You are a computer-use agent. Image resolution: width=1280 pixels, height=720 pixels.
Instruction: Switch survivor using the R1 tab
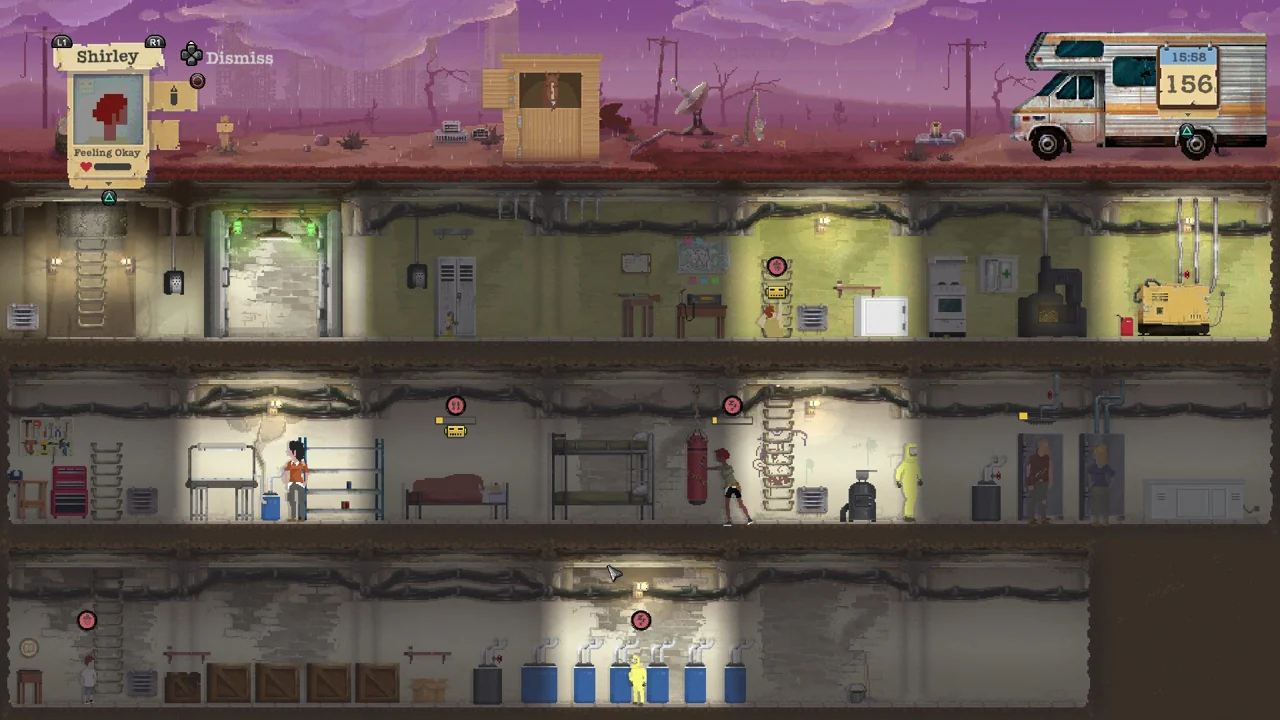pyautogui.click(x=155, y=42)
